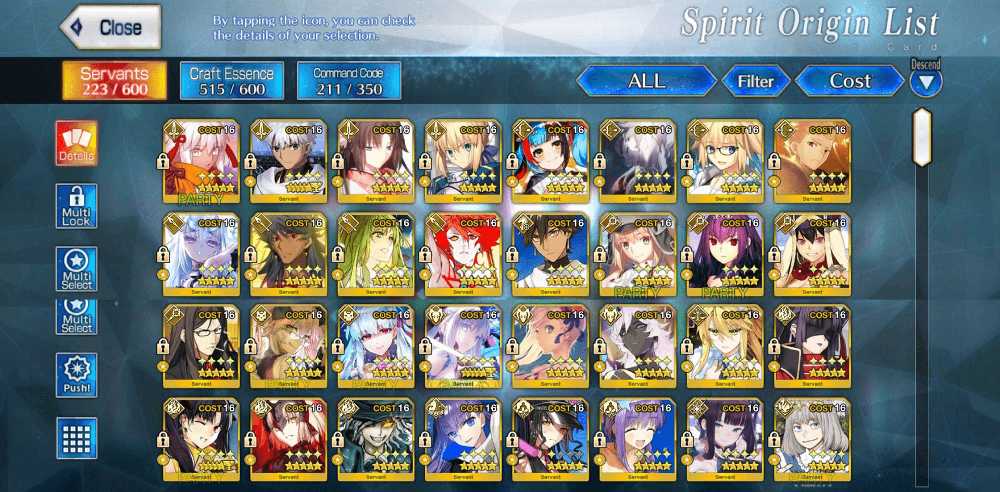Select the blonde servant with glasses card
The height and width of the screenshot is (492, 1000).
tap(725, 162)
